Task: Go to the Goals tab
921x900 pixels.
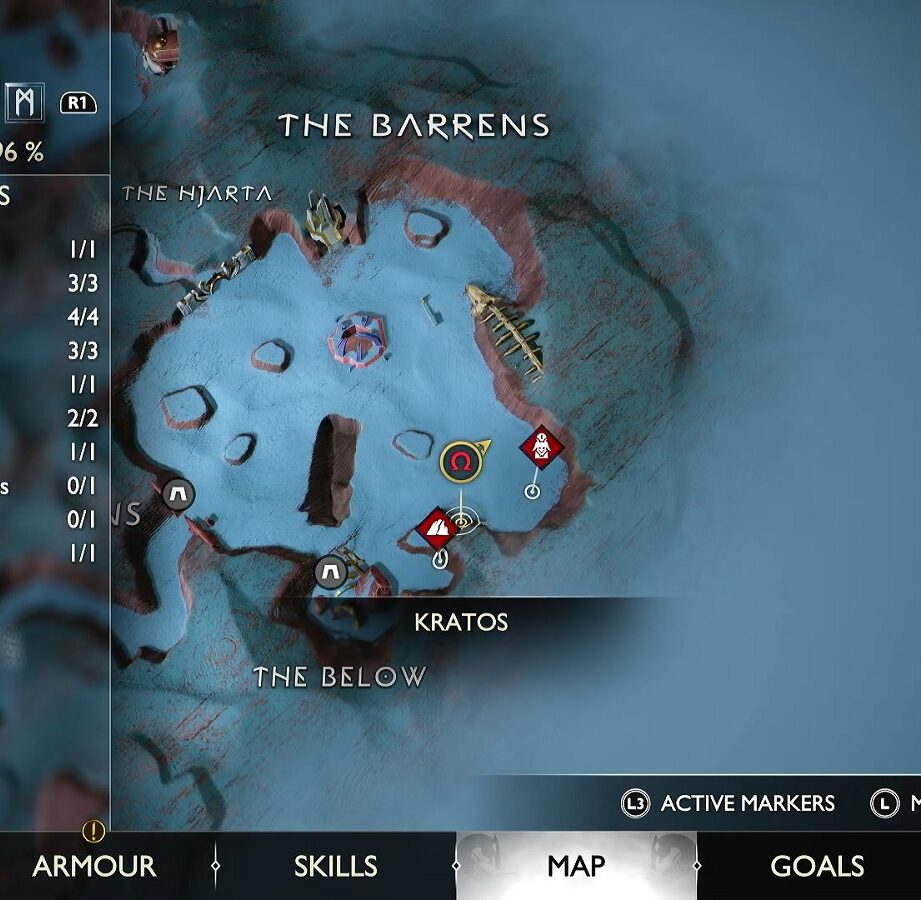Action: pyautogui.click(x=817, y=866)
